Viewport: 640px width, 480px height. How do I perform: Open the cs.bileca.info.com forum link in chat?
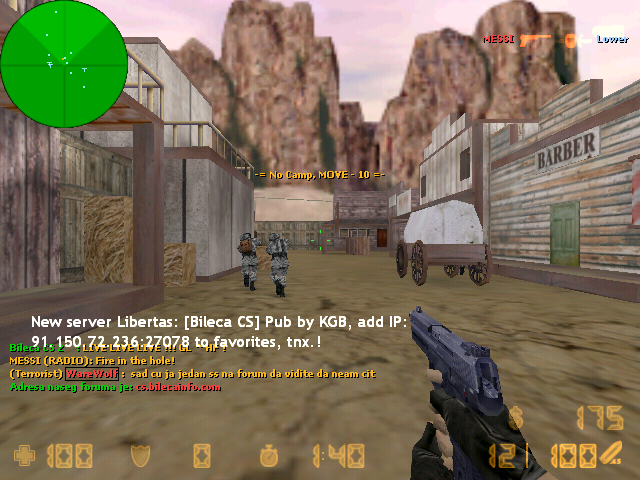(179, 387)
